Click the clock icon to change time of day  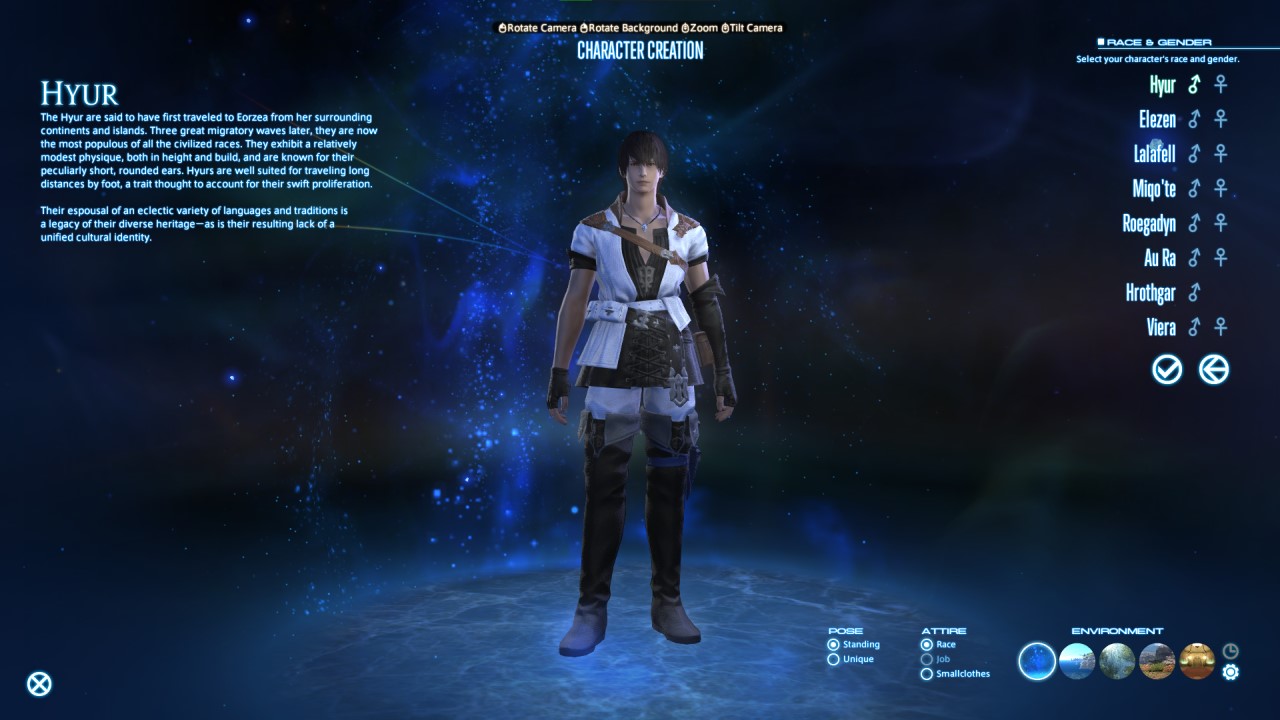[x=1229, y=650]
